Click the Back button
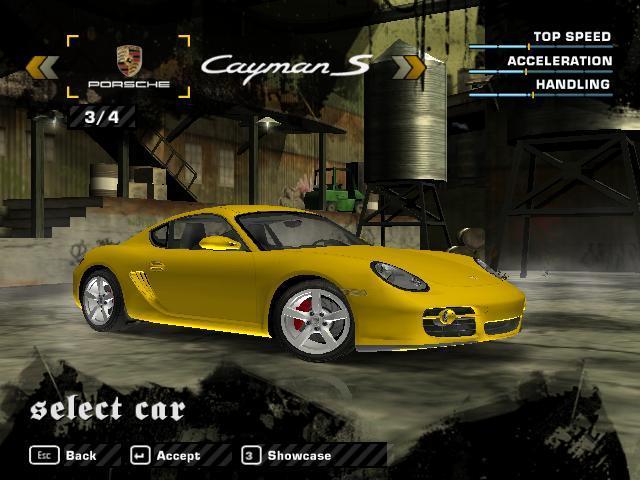The image size is (640, 480). [66, 455]
